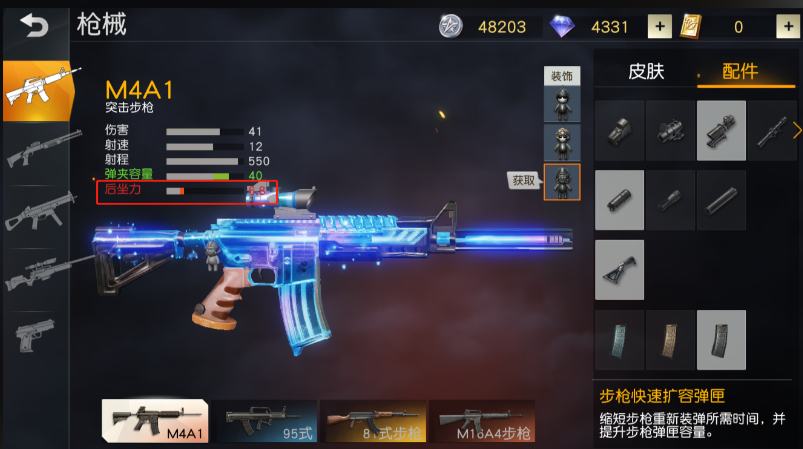The width and height of the screenshot is (803, 449).
Task: Choose the 81式步枪 rifle thumbnail
Action: tap(372, 421)
